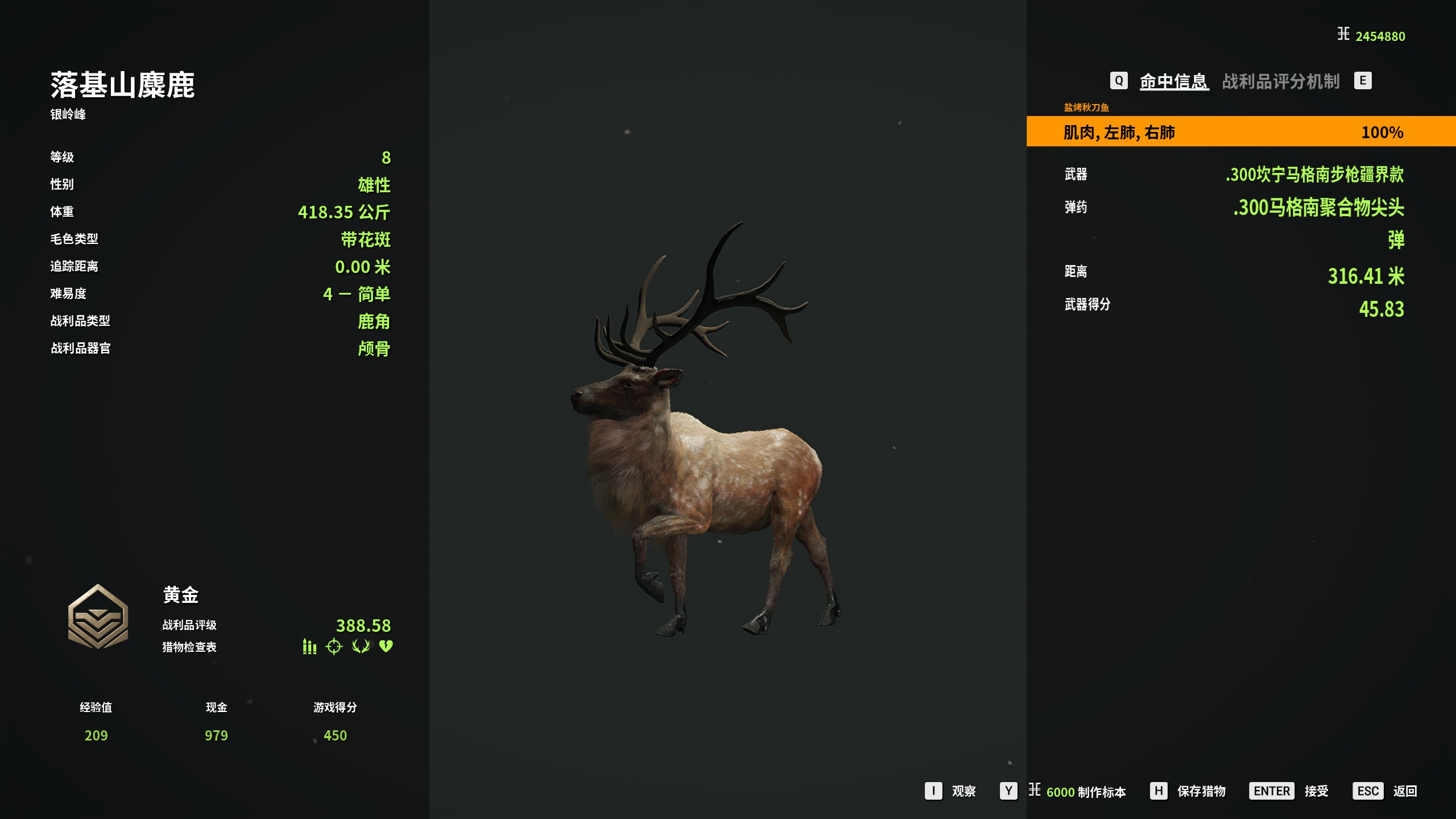The image size is (1456, 819).
Task: Click the antler trophy organ check icon
Action: coord(361,647)
